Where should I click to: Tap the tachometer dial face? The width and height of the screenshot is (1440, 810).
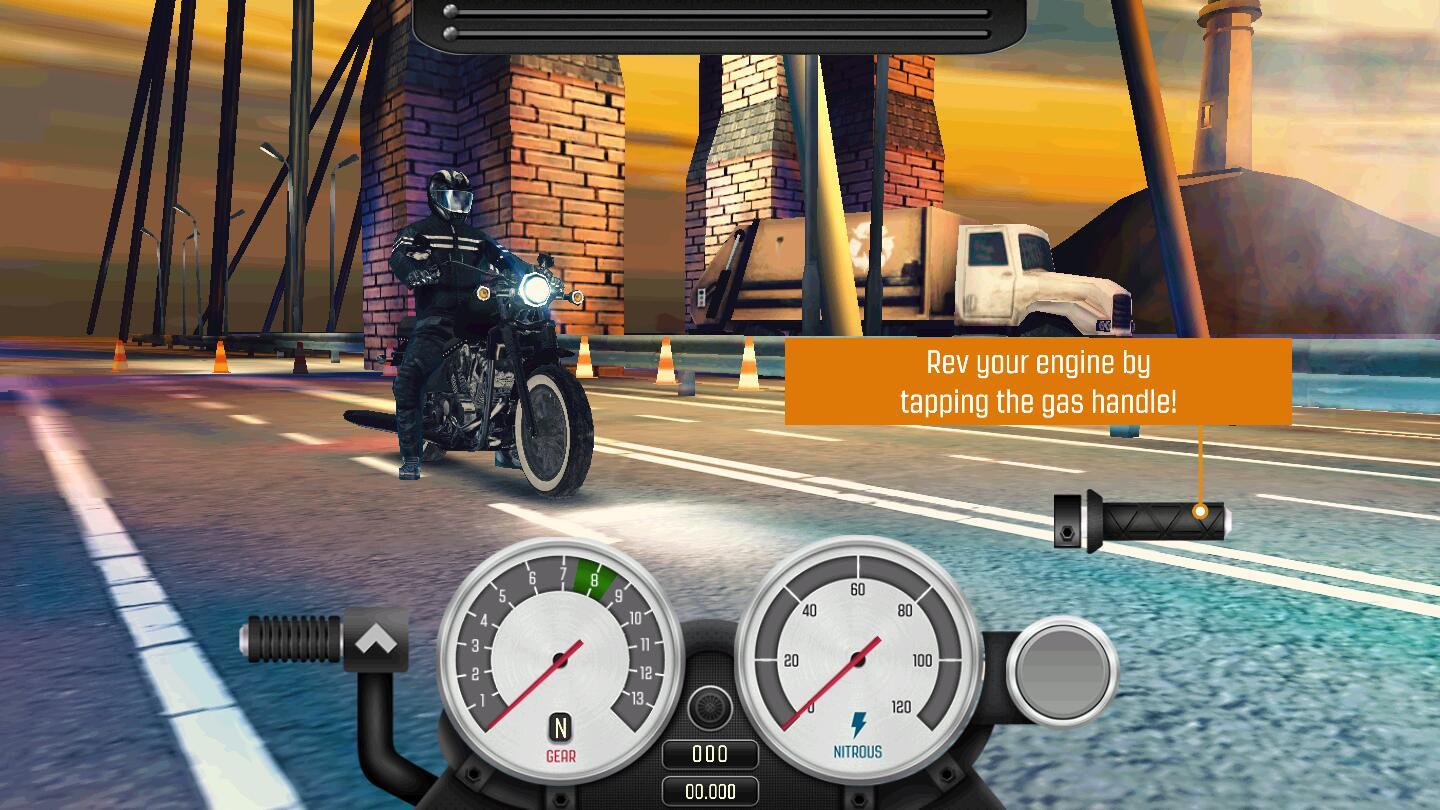[x=558, y=655]
